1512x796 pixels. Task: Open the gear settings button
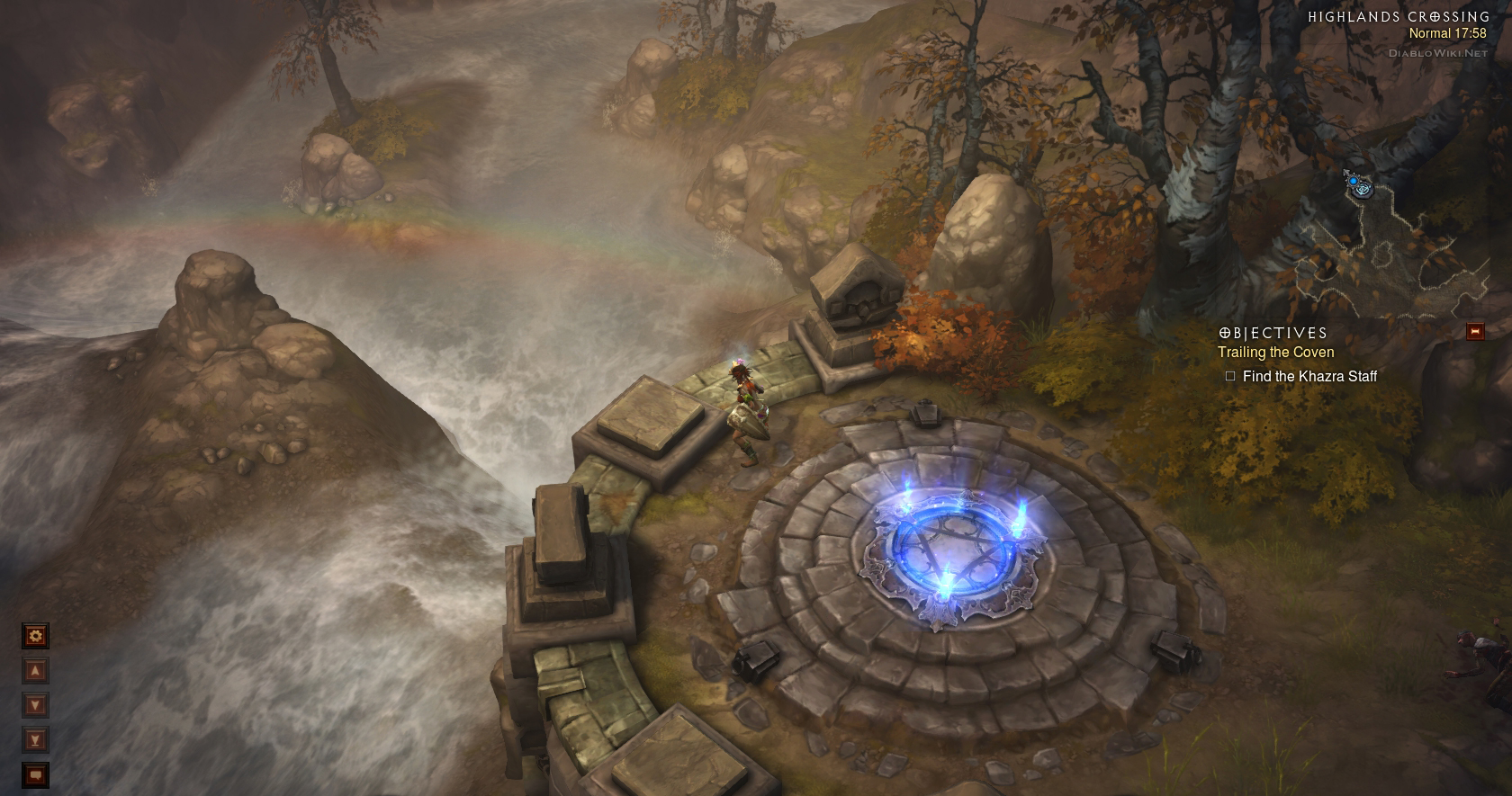(35, 636)
